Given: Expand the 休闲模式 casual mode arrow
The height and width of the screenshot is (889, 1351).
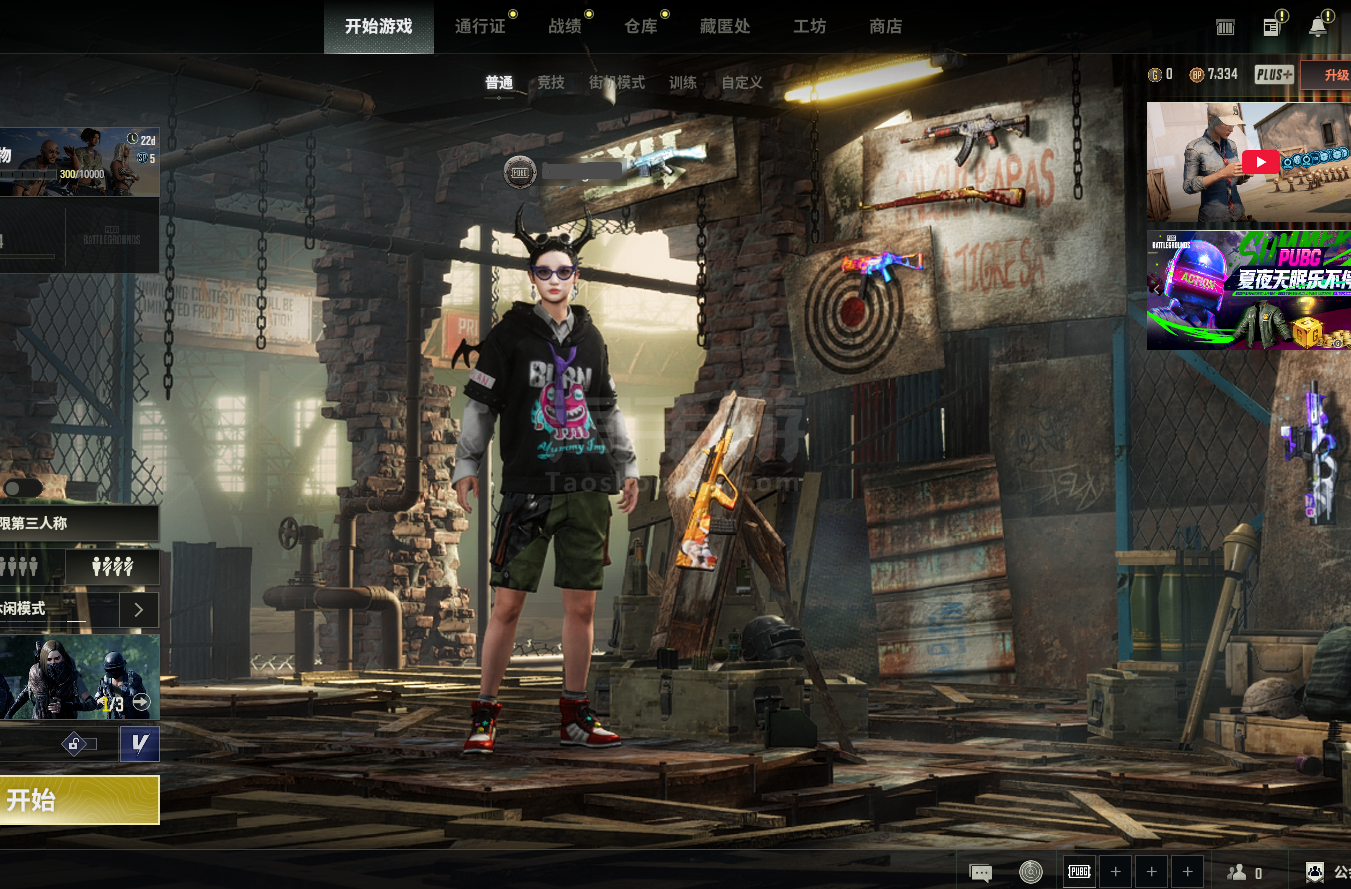Looking at the screenshot, I should [139, 609].
